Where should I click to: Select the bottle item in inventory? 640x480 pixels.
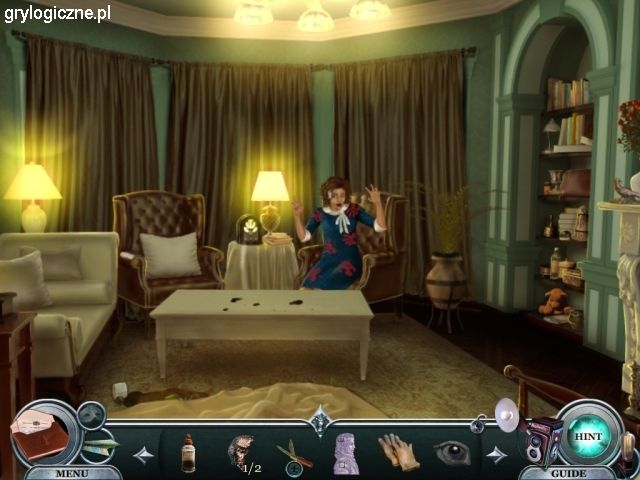pyautogui.click(x=188, y=452)
